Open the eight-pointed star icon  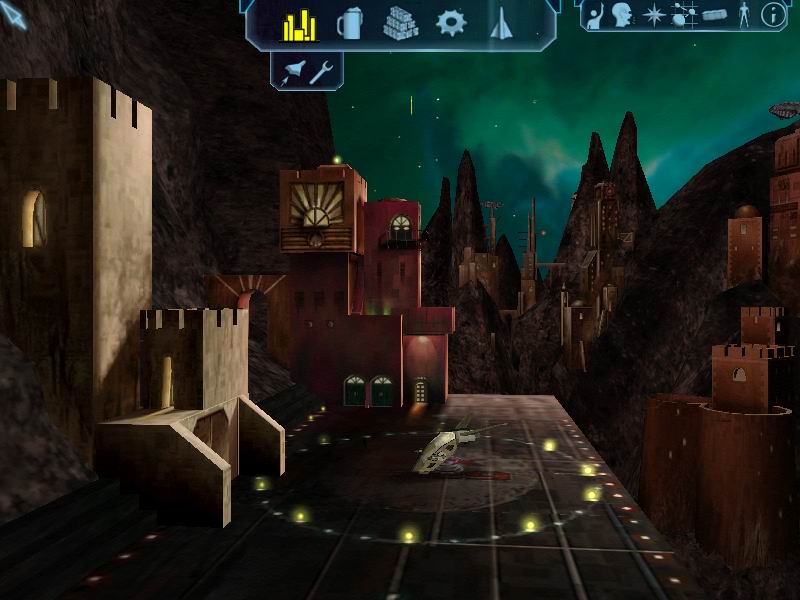654,14
